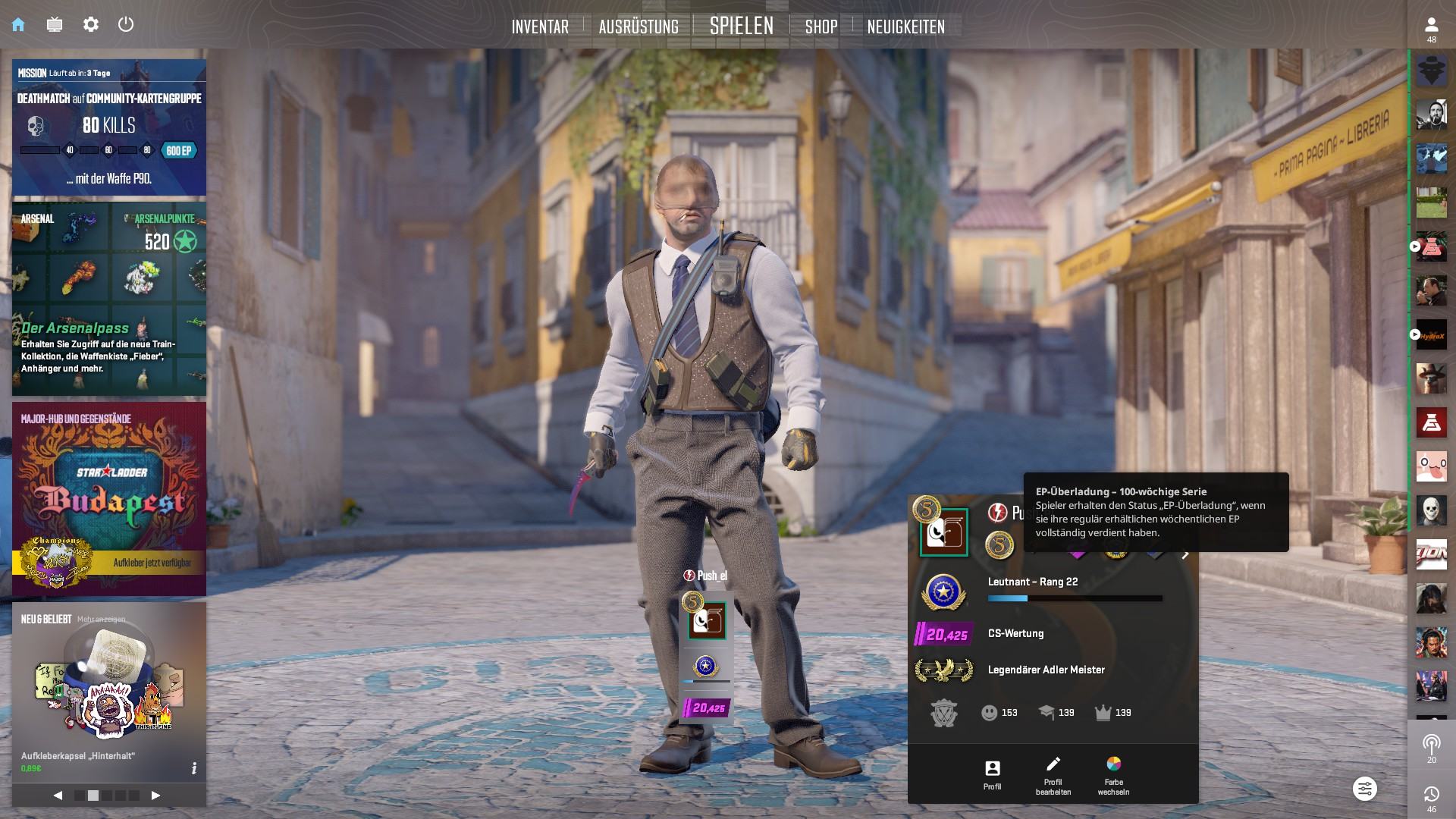Open the Budapest Major hub banner
This screenshot has height=819, width=1456.
(109, 498)
